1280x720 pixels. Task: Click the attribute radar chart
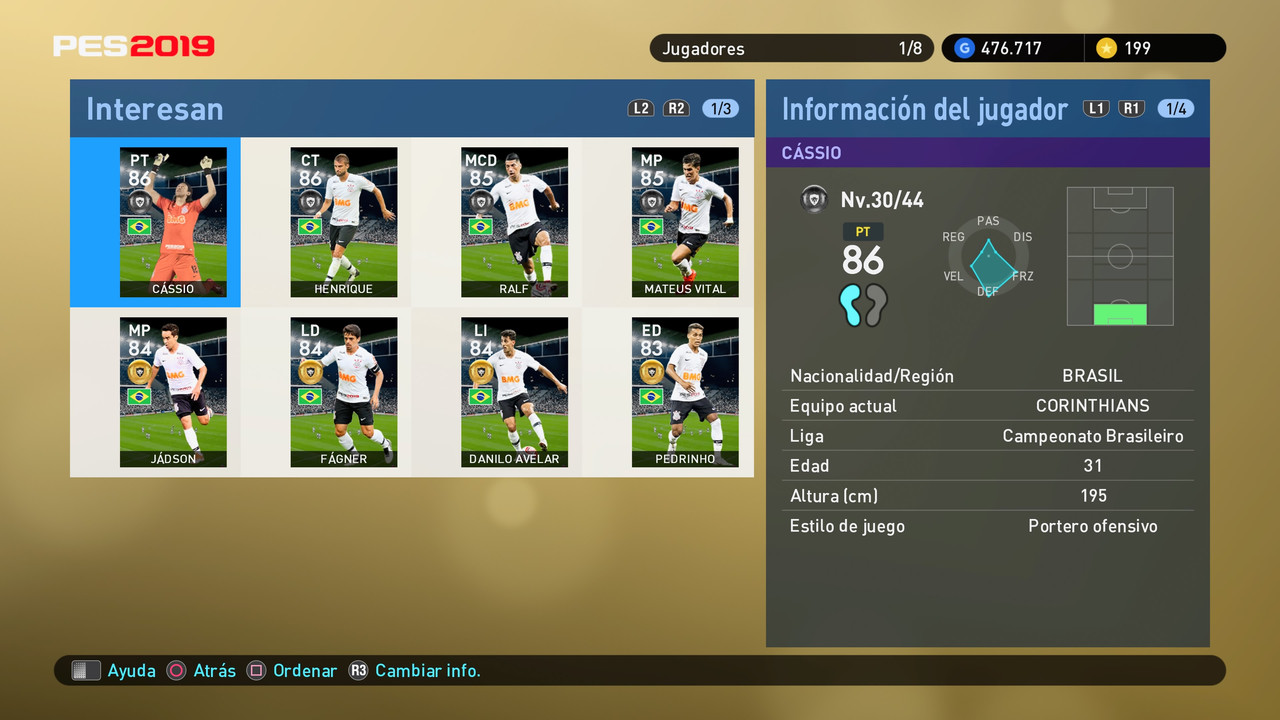coord(988,258)
